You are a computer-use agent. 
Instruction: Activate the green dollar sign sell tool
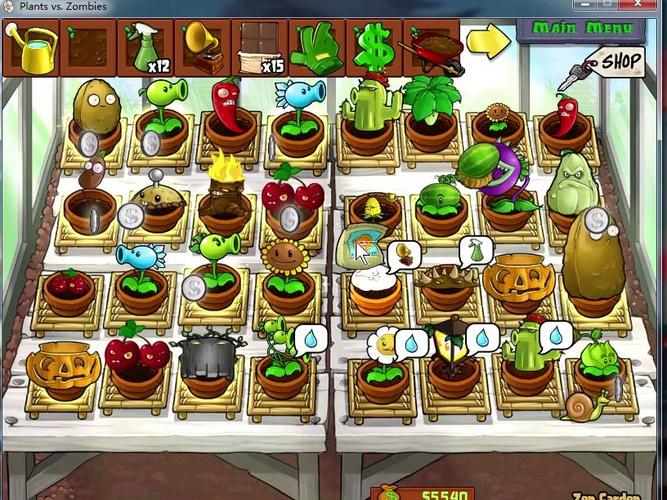(374, 48)
